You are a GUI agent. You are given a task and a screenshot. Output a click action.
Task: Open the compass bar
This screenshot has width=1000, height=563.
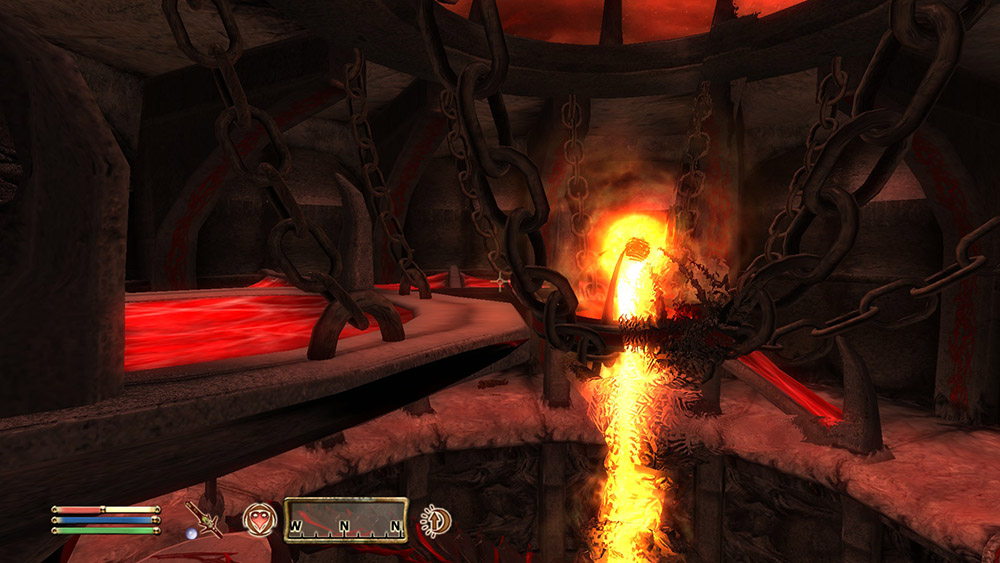[x=345, y=520]
